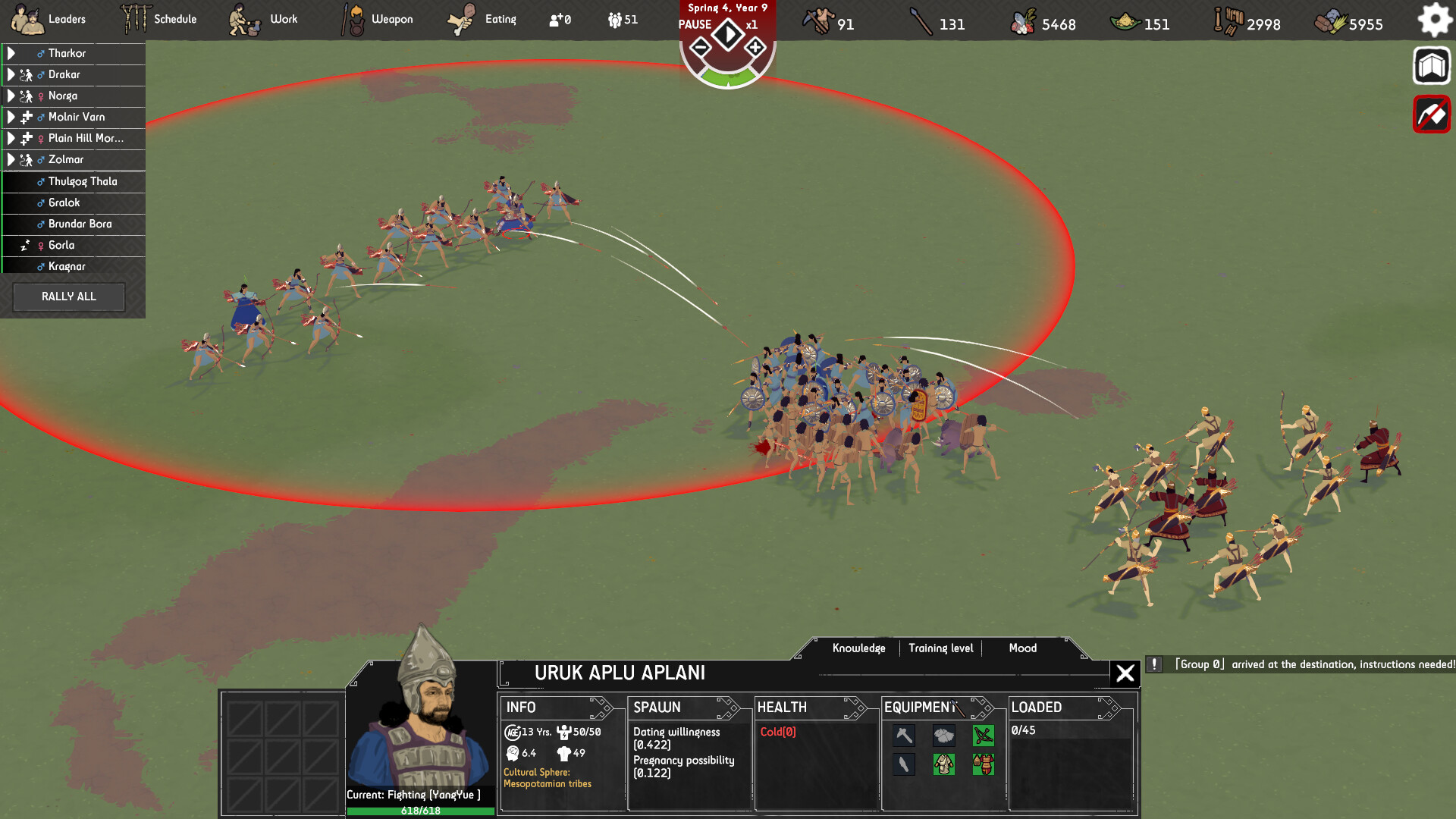
Task: Toggle the melee-disabled red icon
Action: (x=1431, y=114)
